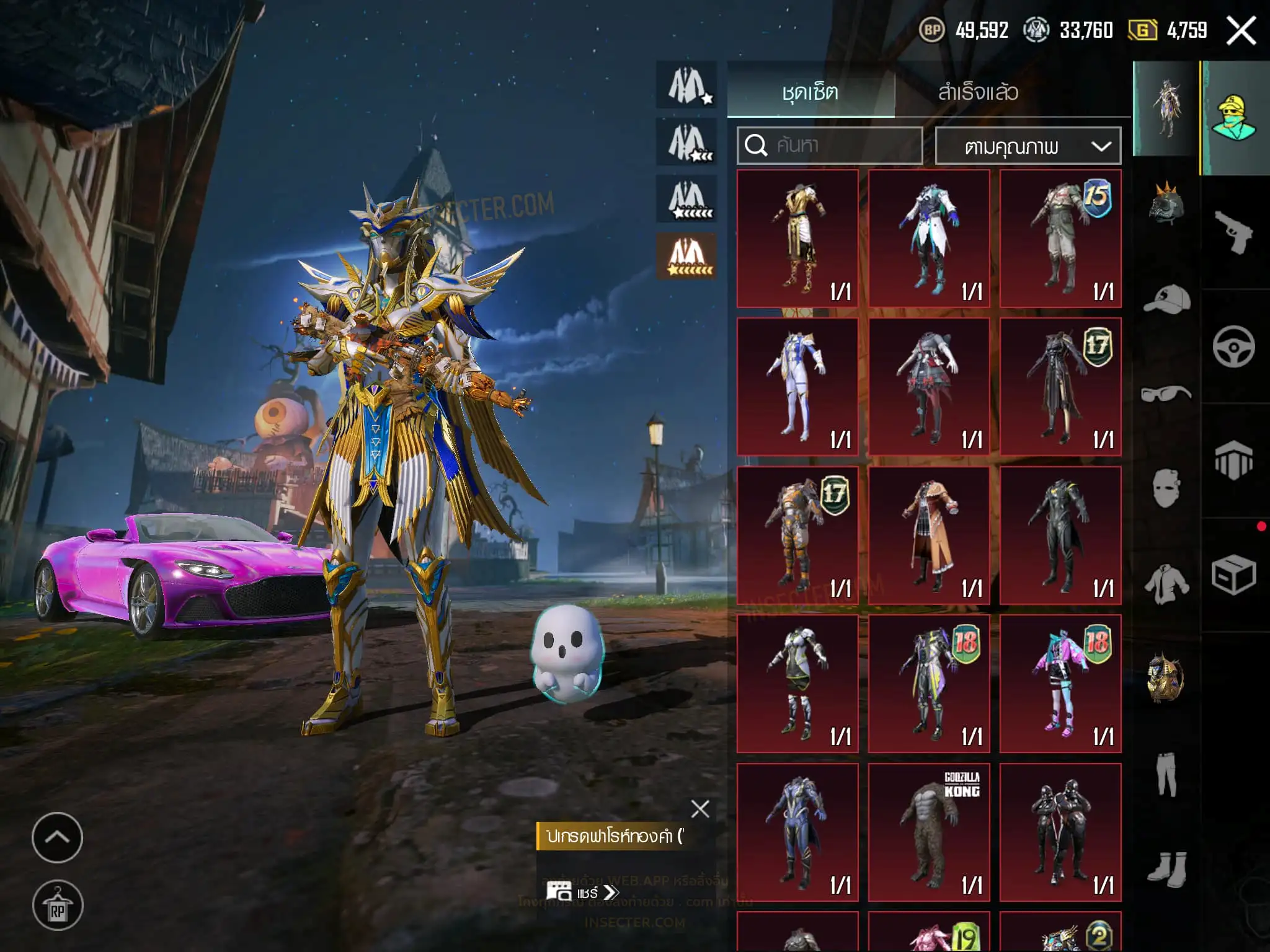The width and height of the screenshot is (1270, 952).
Task: Open the crate box category
Action: 1233,575
